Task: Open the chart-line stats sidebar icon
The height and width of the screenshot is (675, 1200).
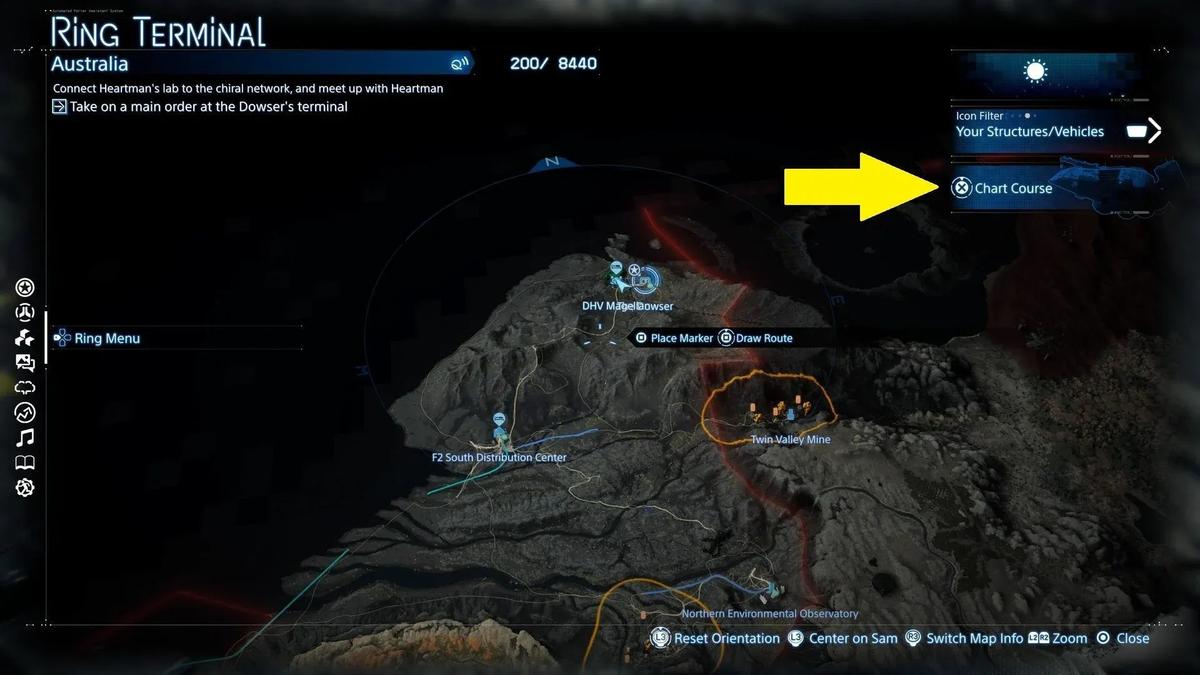Action: pos(25,412)
